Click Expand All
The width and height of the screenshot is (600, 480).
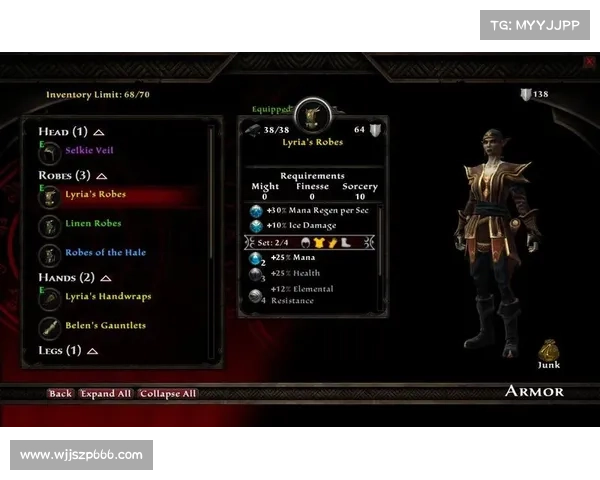[x=106, y=394]
